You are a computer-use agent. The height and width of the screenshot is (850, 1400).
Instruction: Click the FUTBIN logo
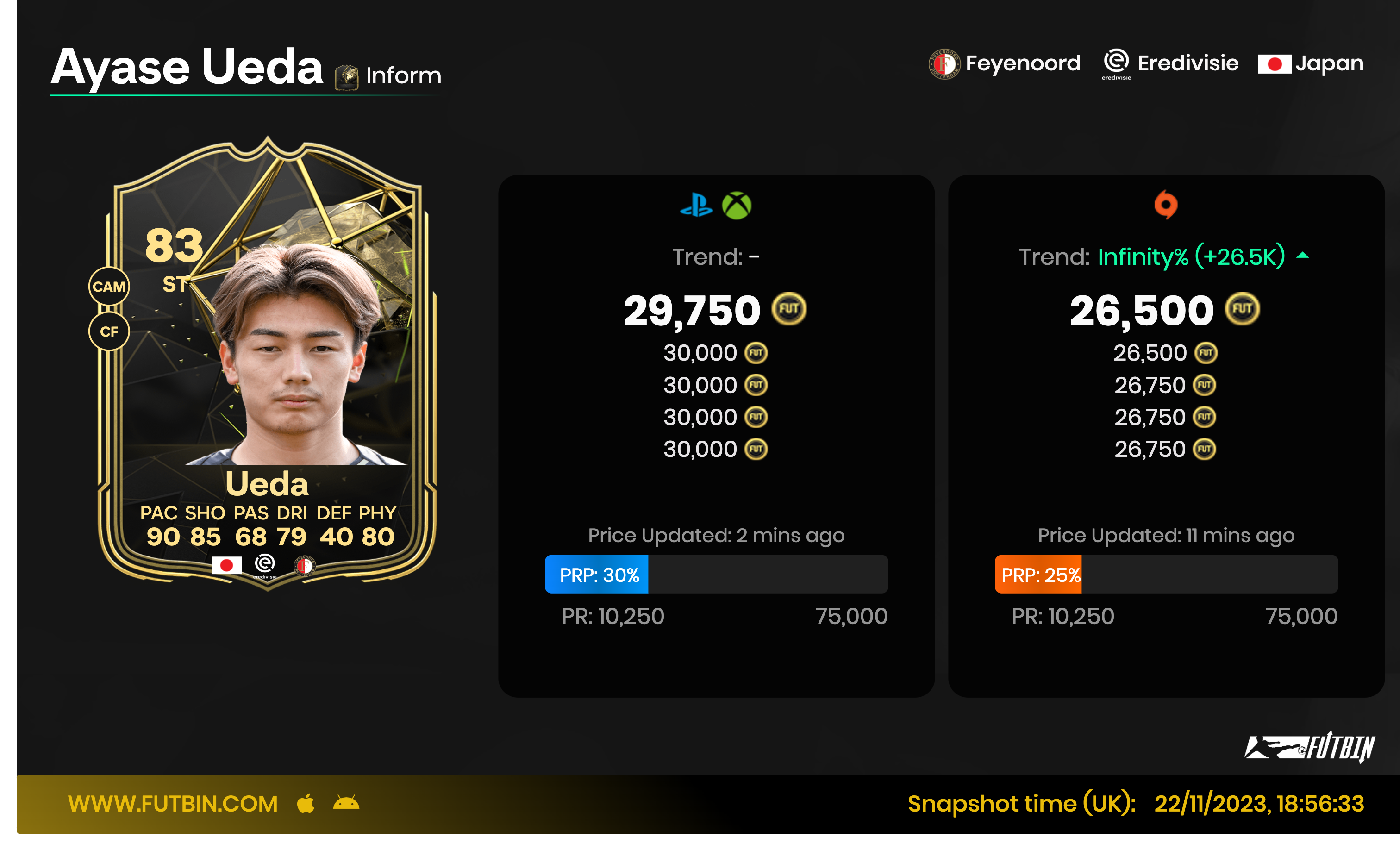(x=1309, y=747)
